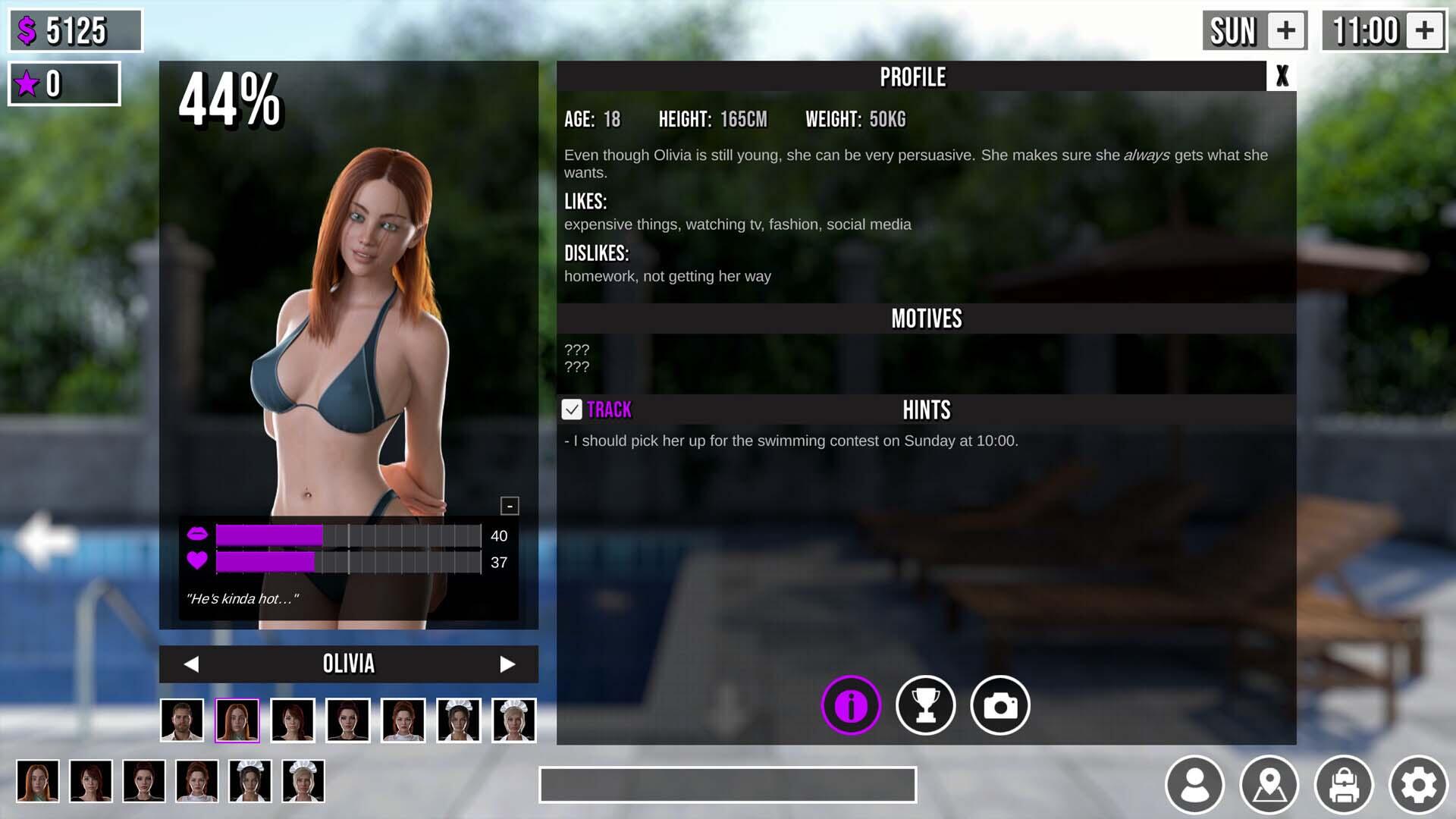Advance the day with the plus beside SUN

tap(1286, 31)
